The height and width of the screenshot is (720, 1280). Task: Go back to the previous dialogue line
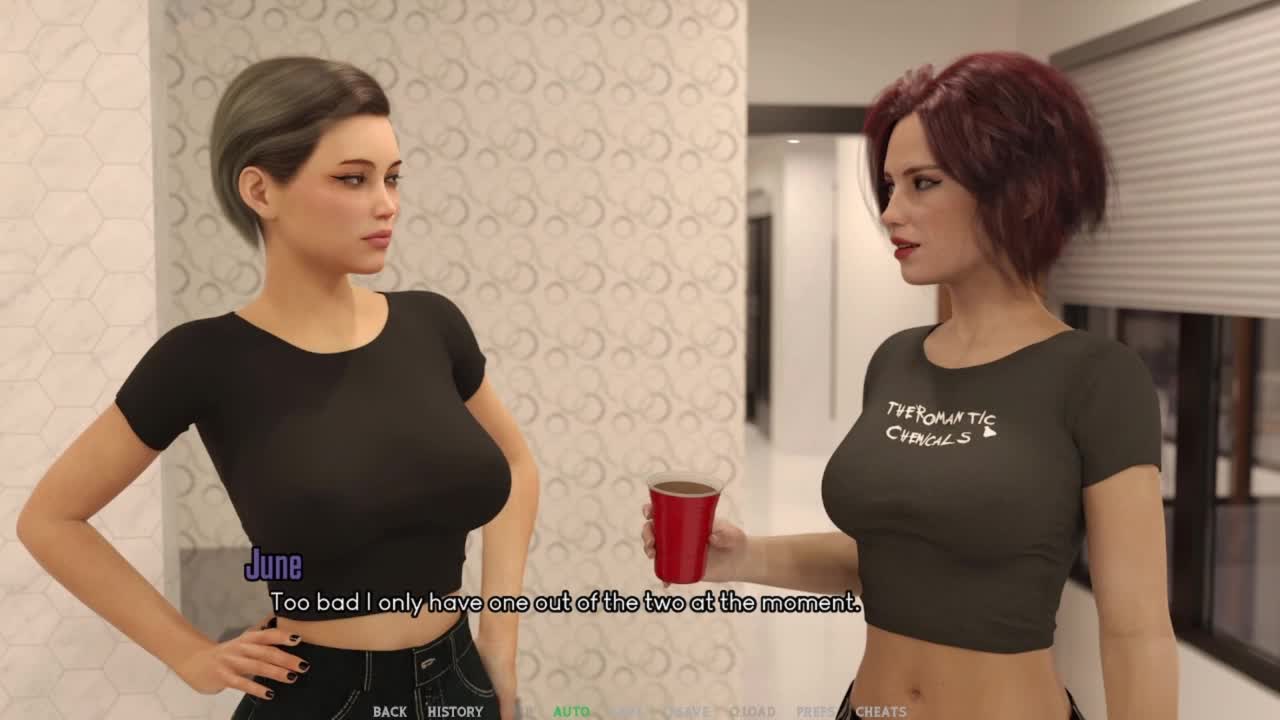pyautogui.click(x=389, y=712)
